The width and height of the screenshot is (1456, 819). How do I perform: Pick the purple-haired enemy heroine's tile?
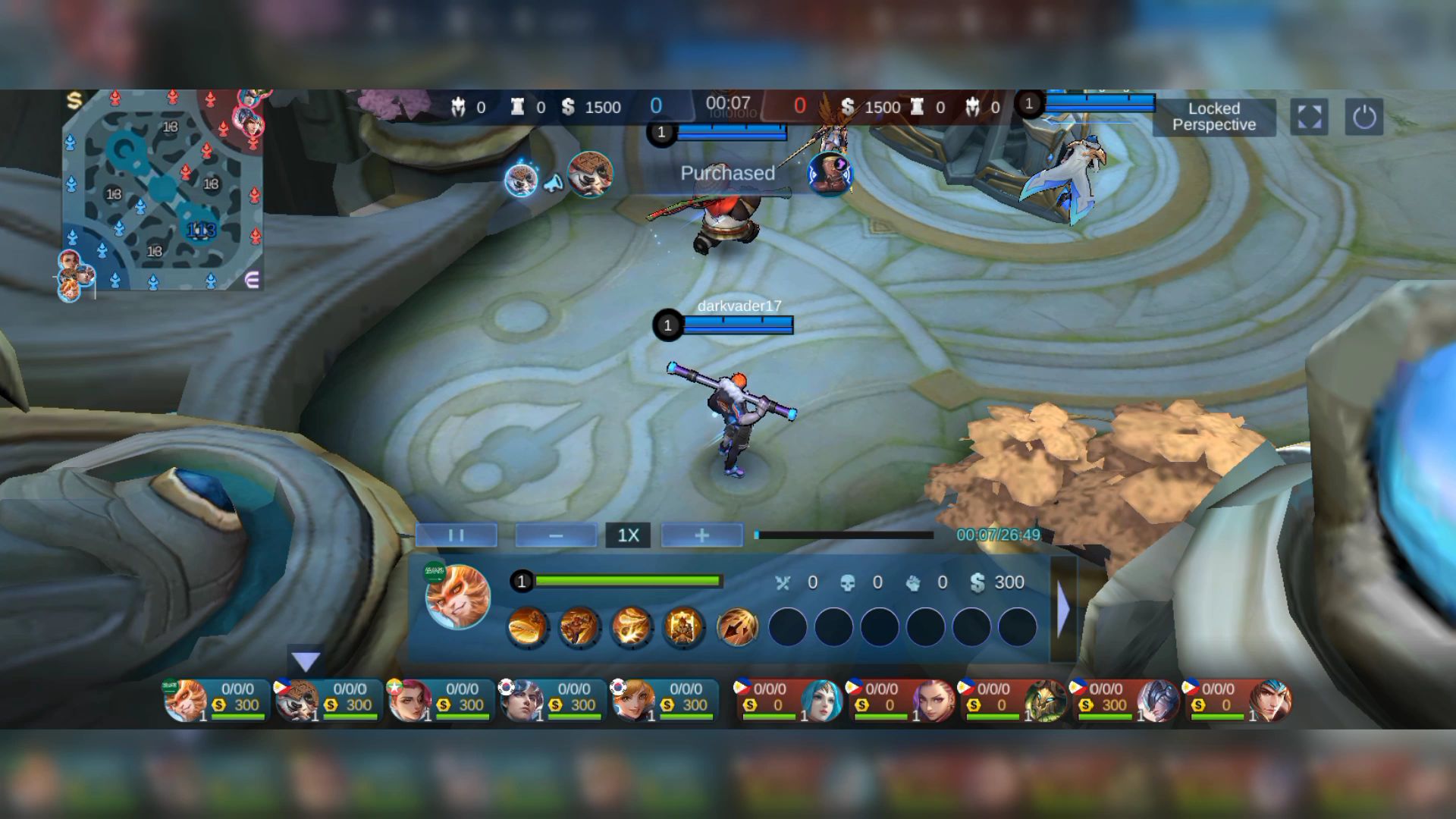(901, 699)
